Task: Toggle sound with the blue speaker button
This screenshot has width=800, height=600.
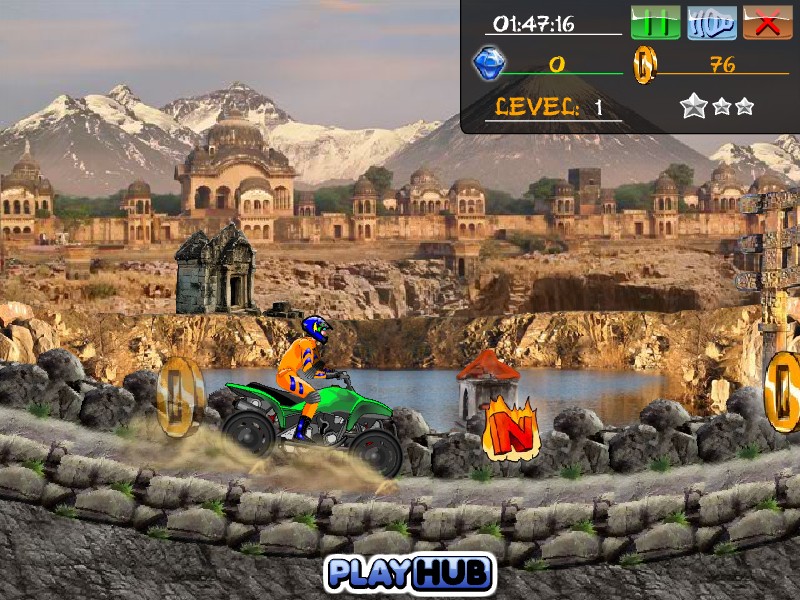Action: coord(712,23)
